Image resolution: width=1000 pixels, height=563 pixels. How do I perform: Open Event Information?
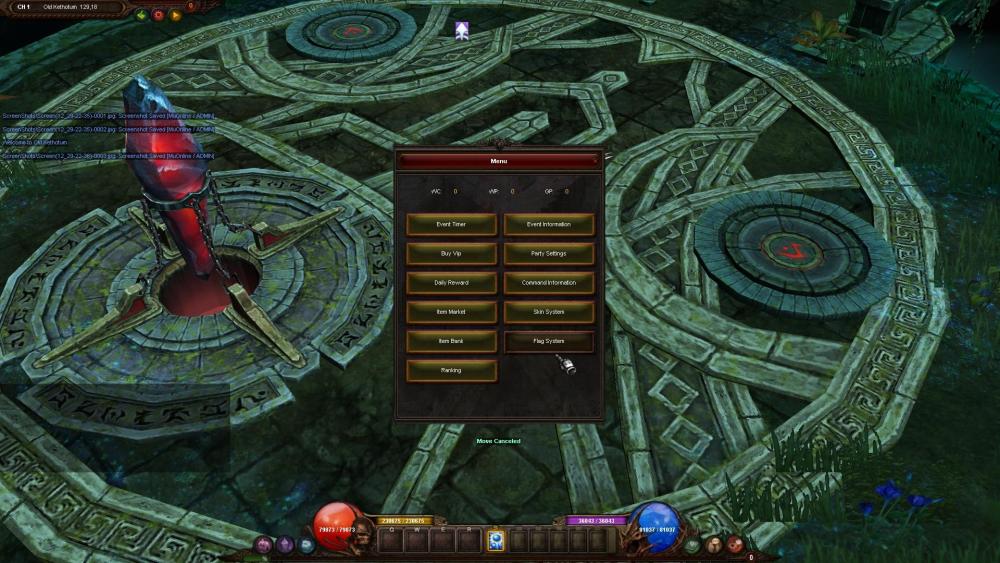(548, 225)
